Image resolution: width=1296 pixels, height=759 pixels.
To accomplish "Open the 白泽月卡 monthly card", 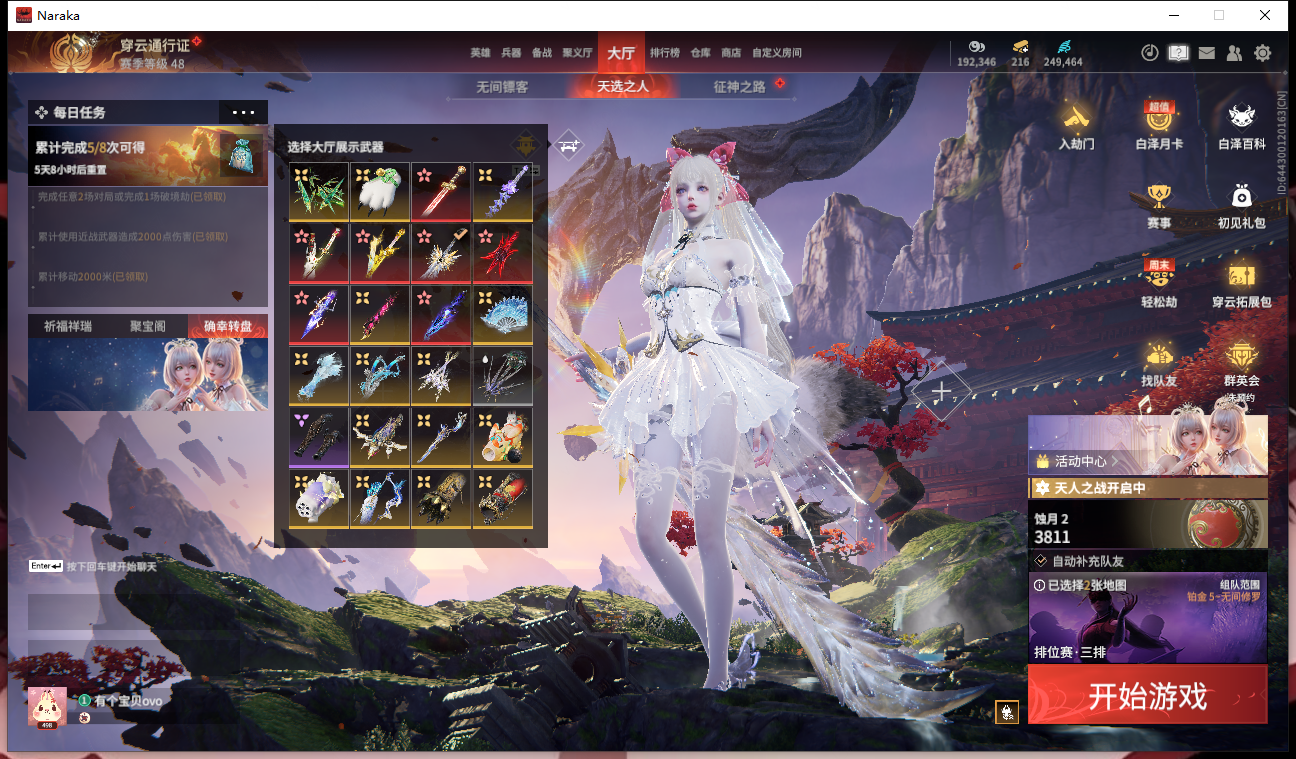I will tap(1159, 126).
